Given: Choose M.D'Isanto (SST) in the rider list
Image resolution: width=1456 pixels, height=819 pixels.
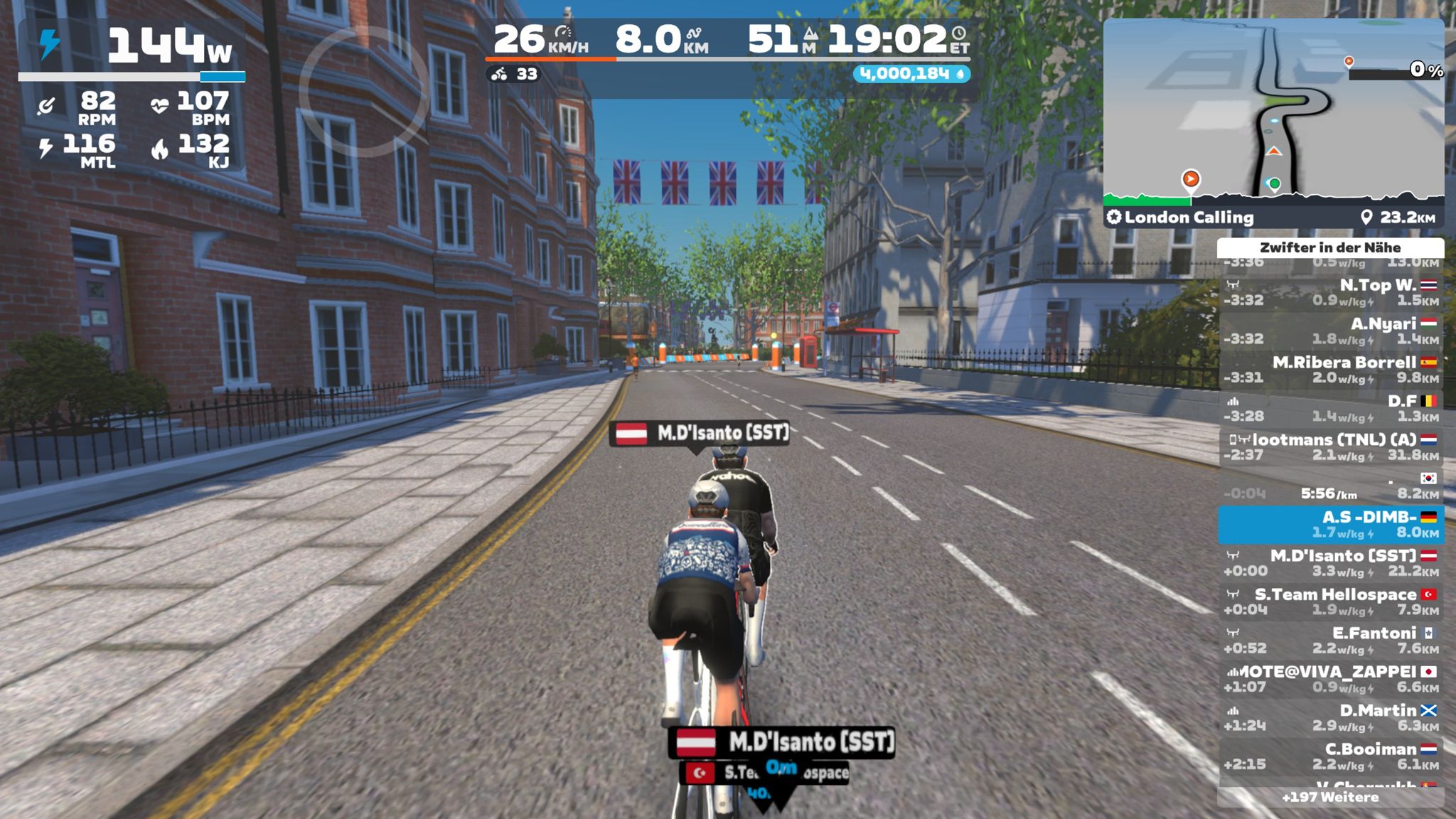Looking at the screenshot, I should [x=1330, y=562].
